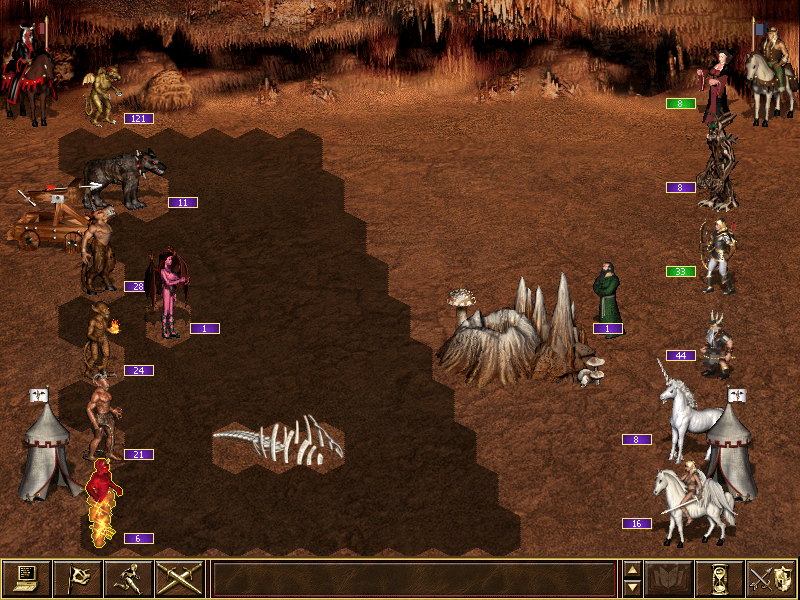
Task: Toggle auto-combat with the crossed swords button
Action: (x=180, y=579)
